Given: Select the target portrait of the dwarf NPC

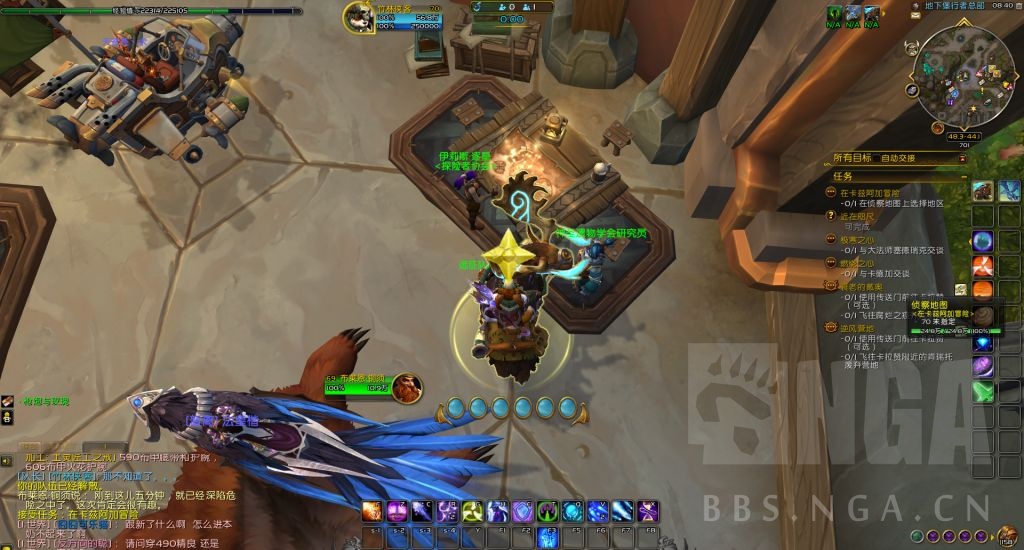Looking at the screenshot, I should pyautogui.click(x=407, y=386).
